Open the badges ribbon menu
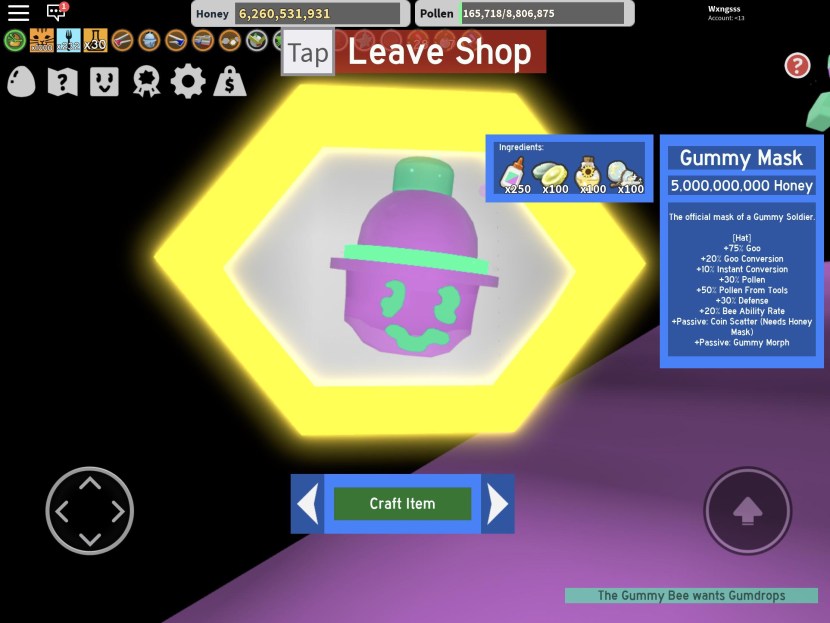Image resolution: width=830 pixels, height=623 pixels. click(146, 82)
